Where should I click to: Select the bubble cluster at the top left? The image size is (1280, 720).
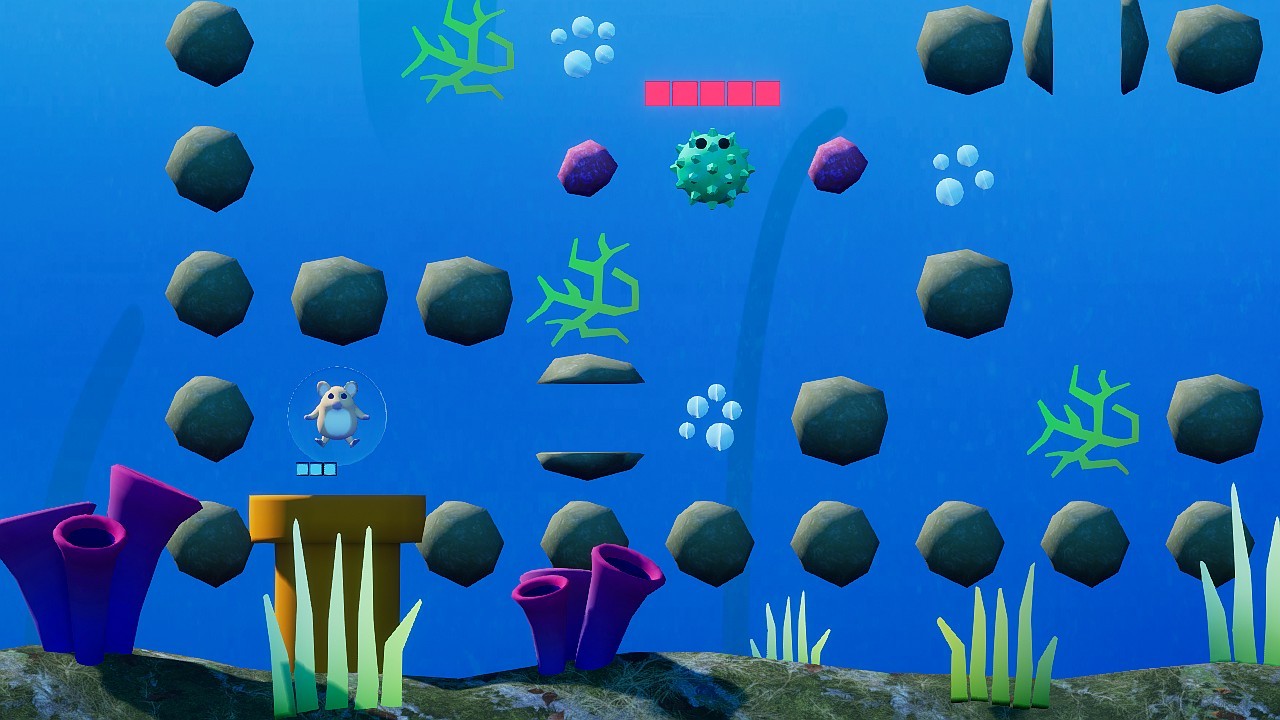click(584, 45)
